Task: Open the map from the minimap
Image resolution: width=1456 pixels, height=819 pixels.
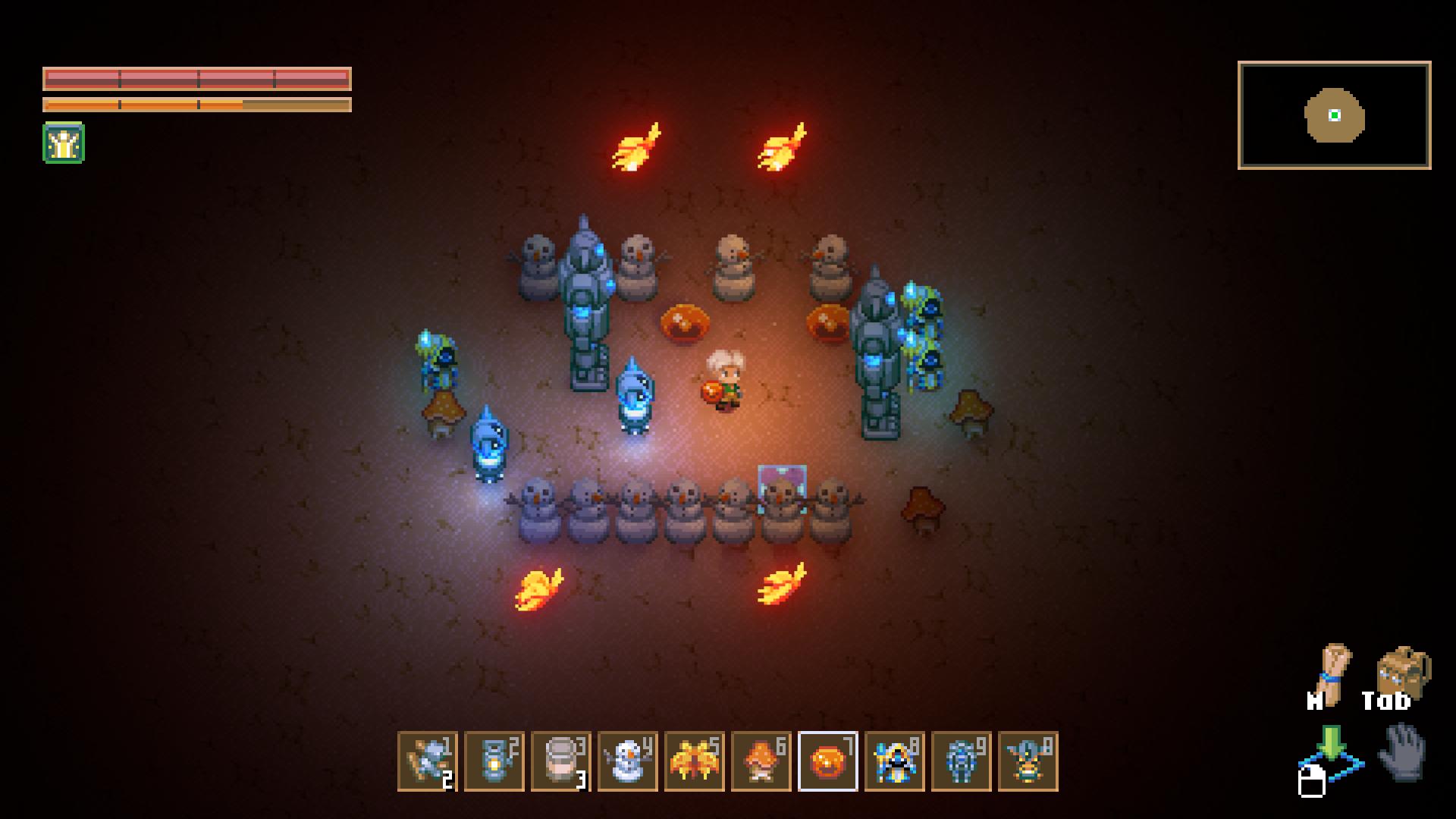Action: [1334, 115]
